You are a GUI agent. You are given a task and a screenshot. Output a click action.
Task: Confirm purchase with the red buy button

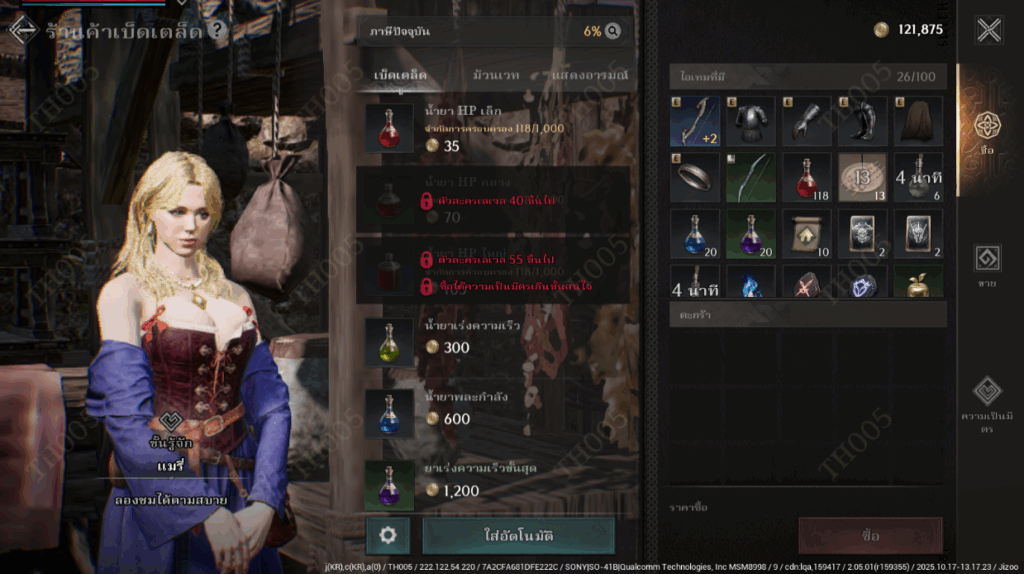(x=870, y=536)
